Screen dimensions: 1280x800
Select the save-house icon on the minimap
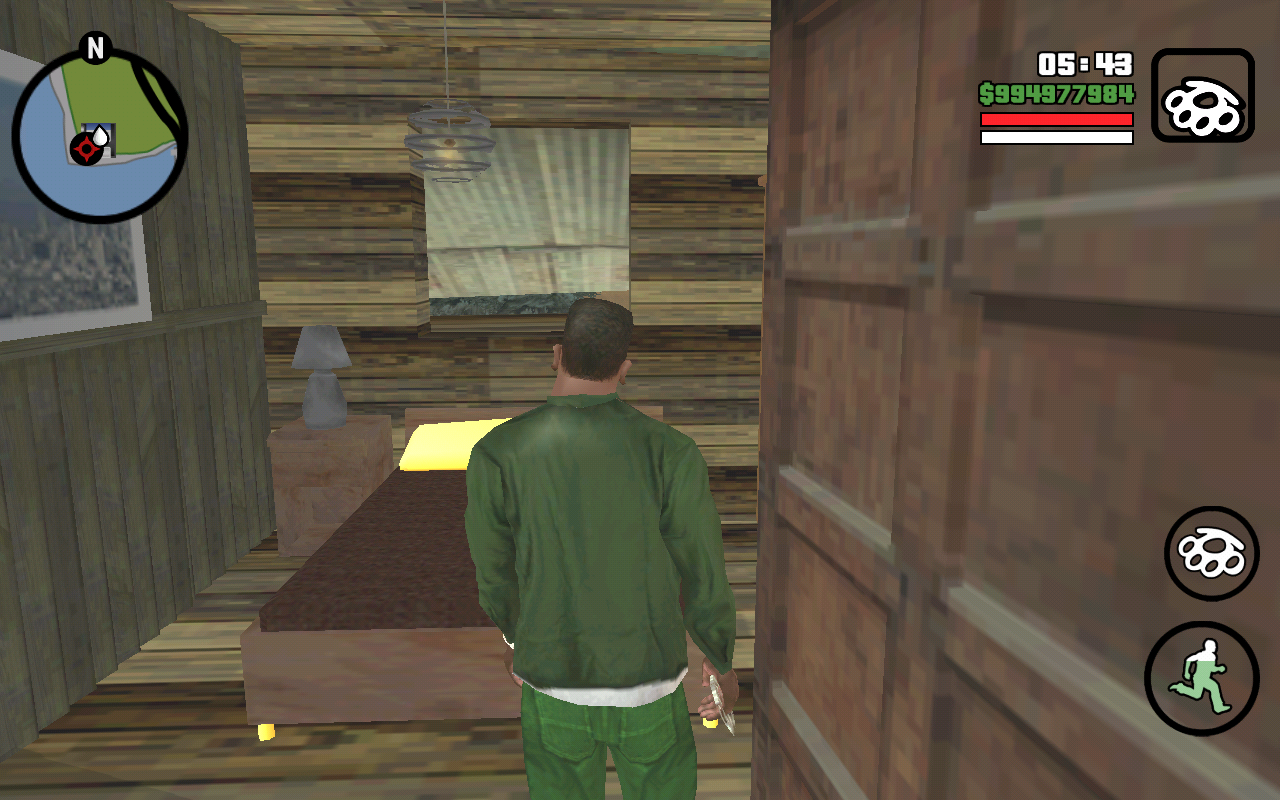[x=99, y=133]
